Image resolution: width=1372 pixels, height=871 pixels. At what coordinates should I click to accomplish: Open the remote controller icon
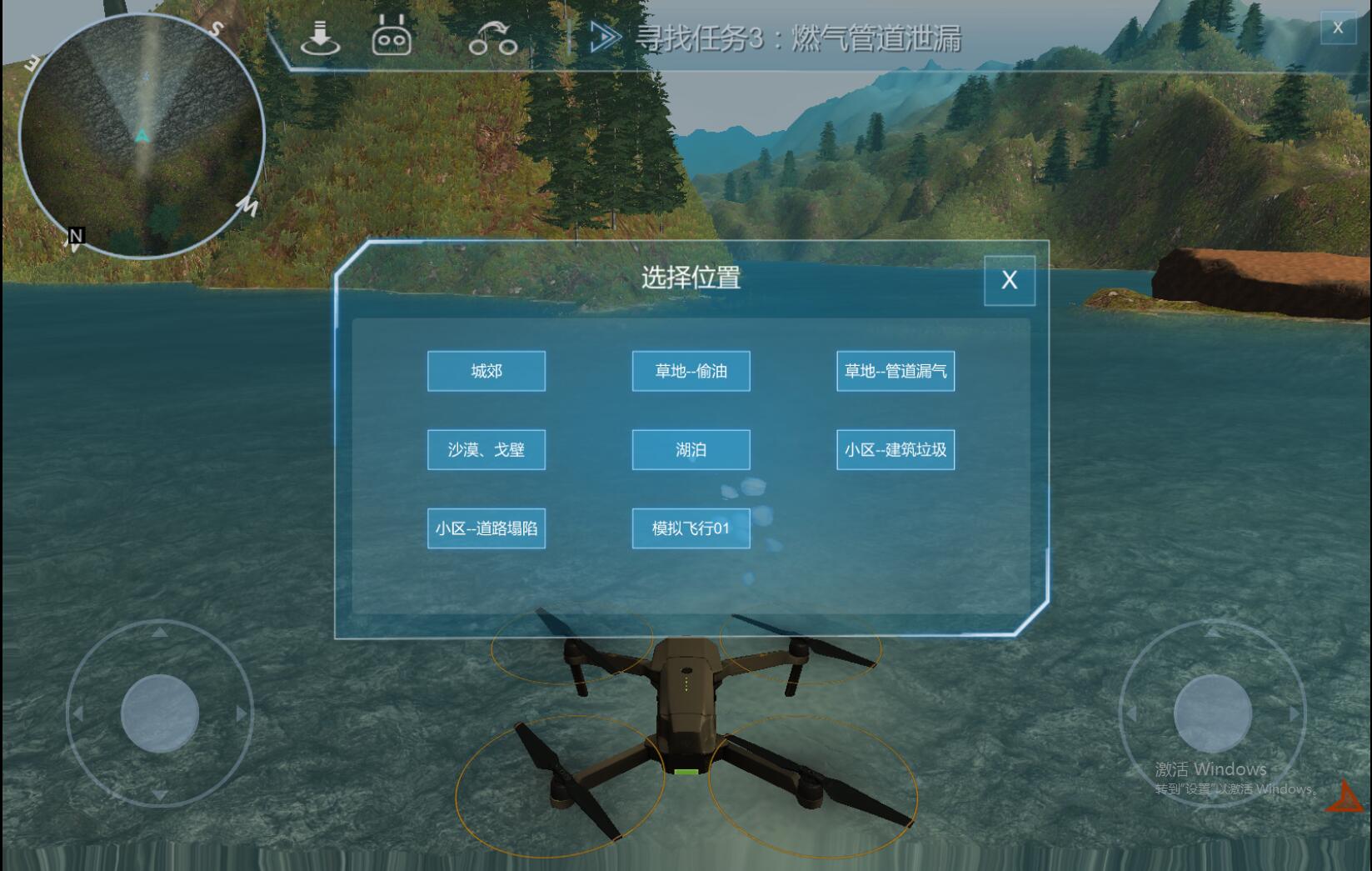[392, 38]
